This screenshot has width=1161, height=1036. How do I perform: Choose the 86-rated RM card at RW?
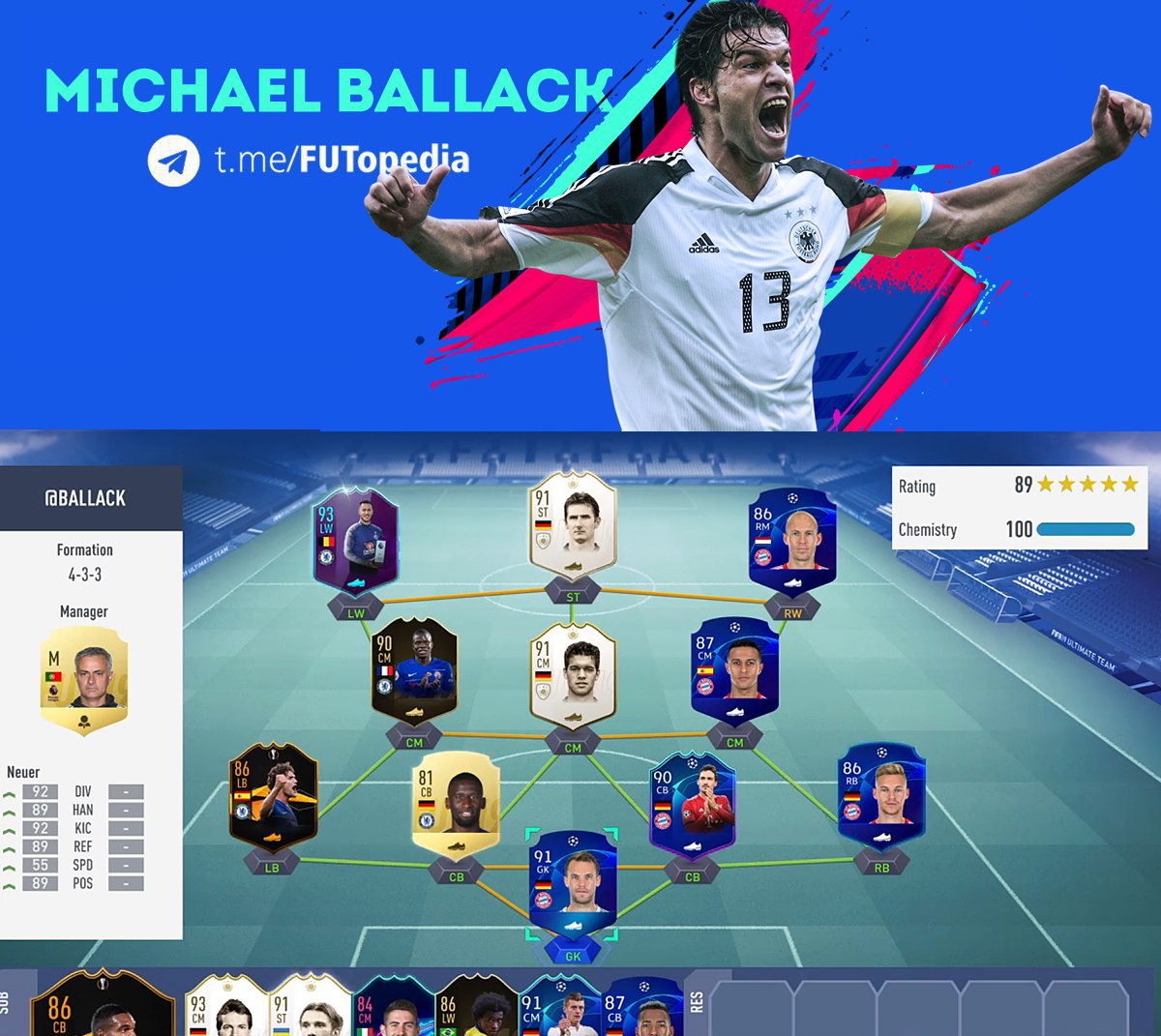(791, 540)
